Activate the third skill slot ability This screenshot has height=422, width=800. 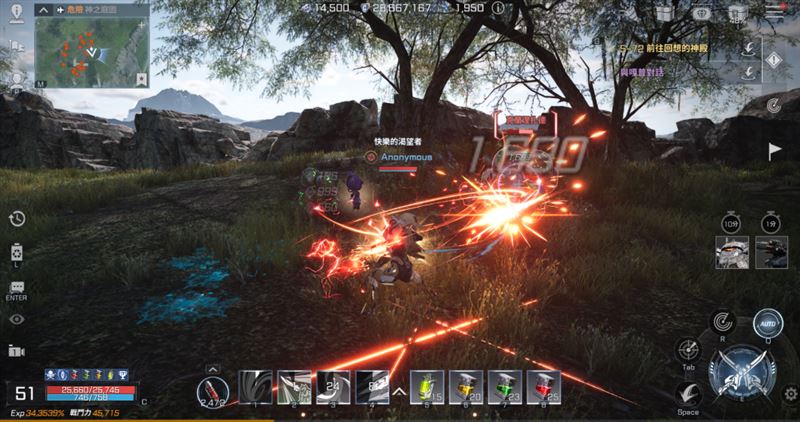[332, 388]
